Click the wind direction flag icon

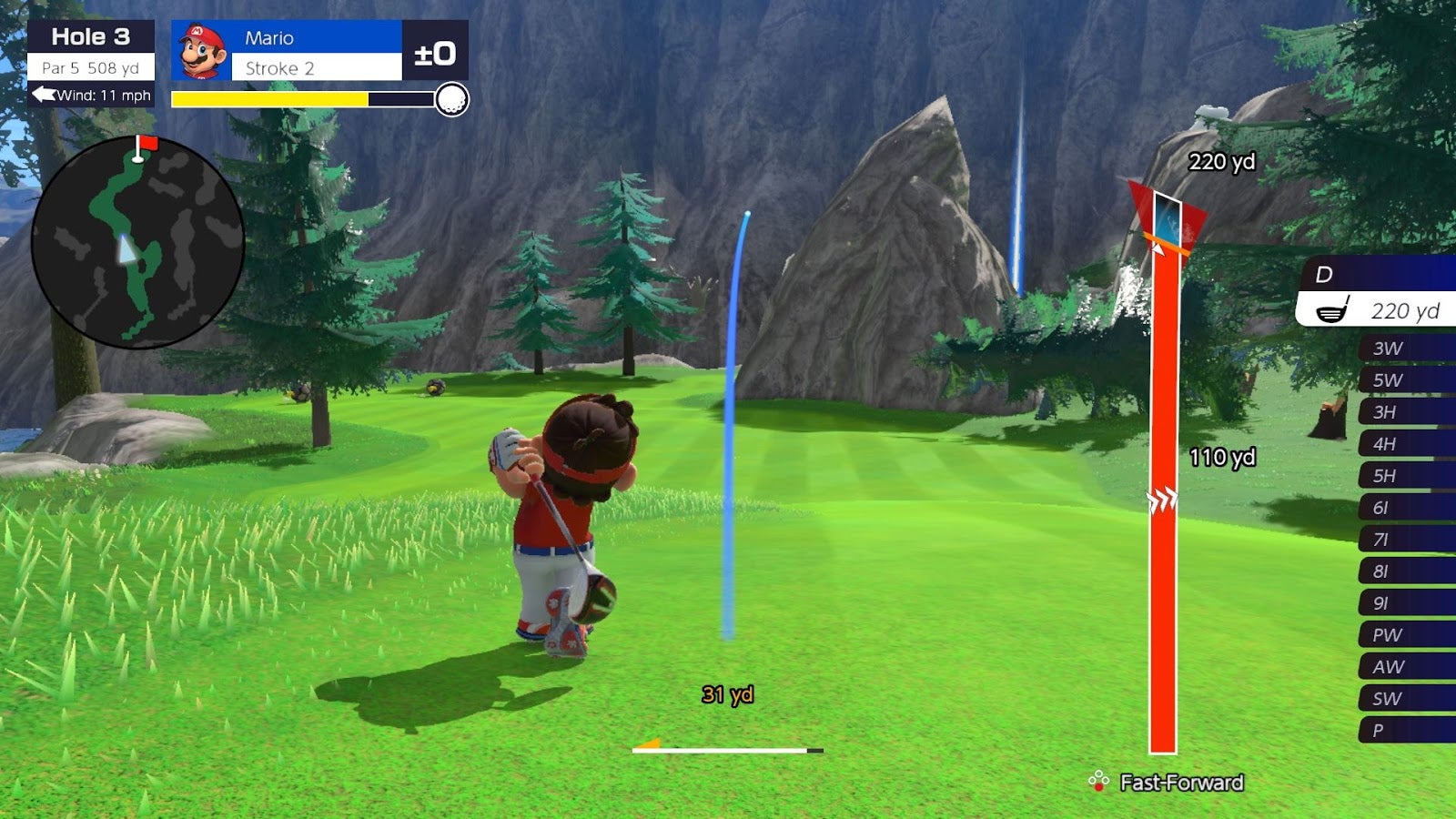point(43,92)
